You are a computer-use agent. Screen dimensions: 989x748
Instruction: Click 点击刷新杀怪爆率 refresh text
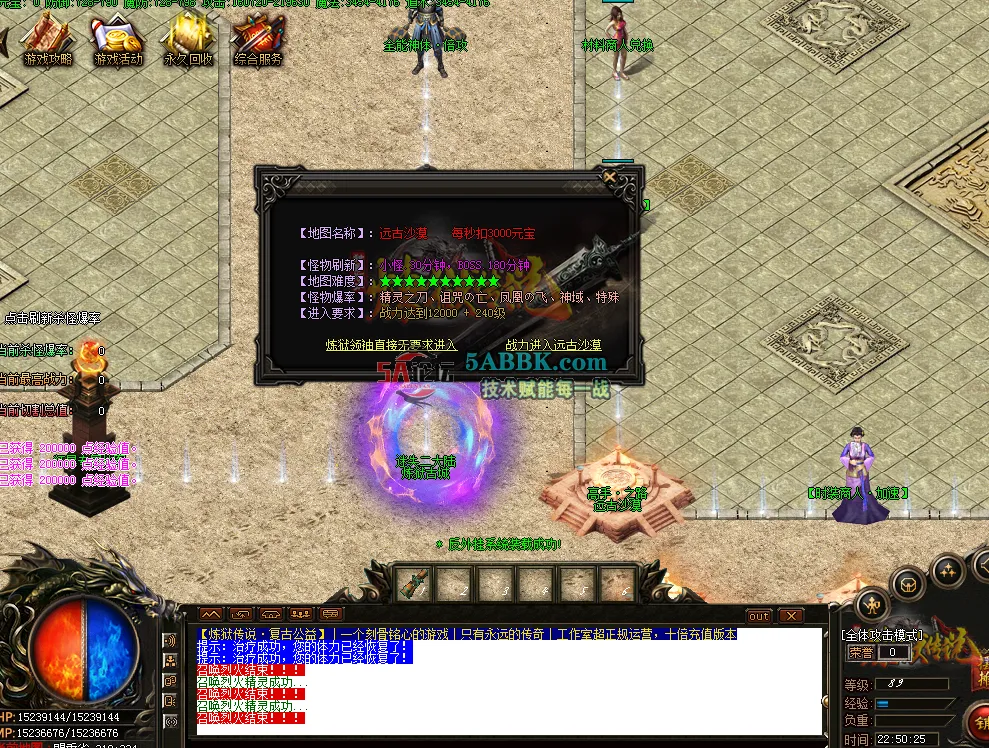[x=52, y=318]
